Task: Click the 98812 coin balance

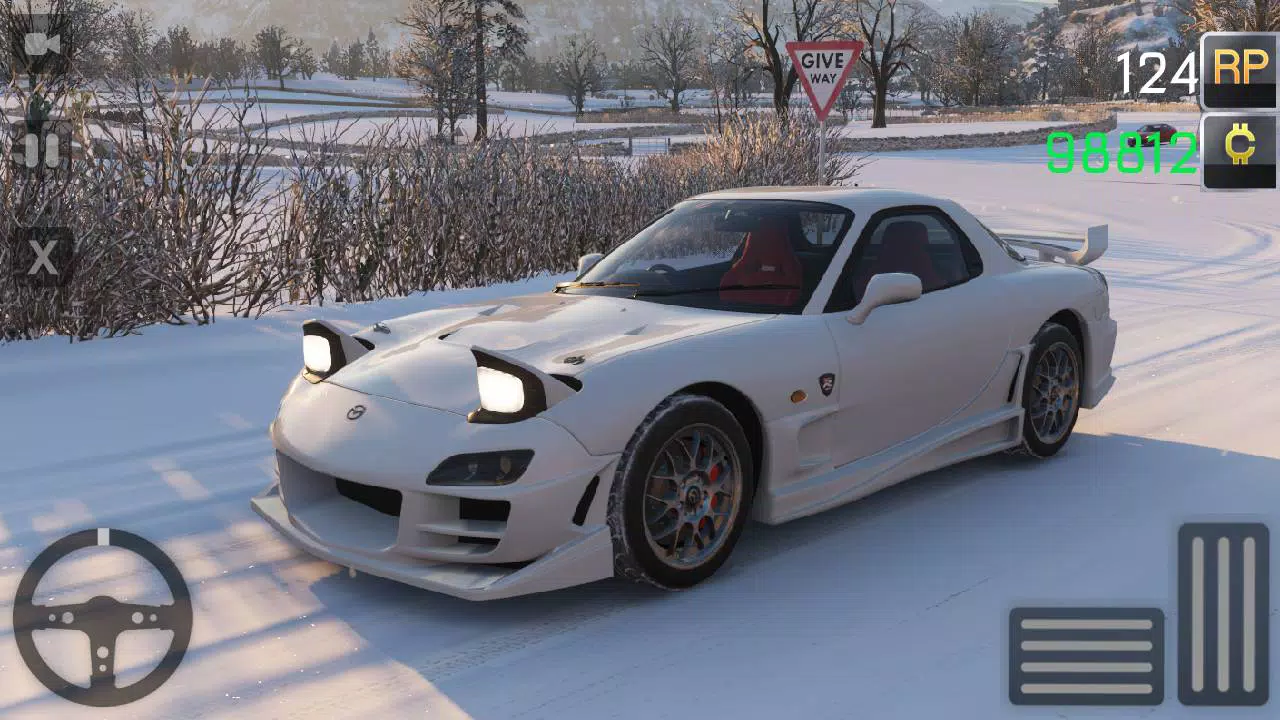Action: click(1120, 151)
